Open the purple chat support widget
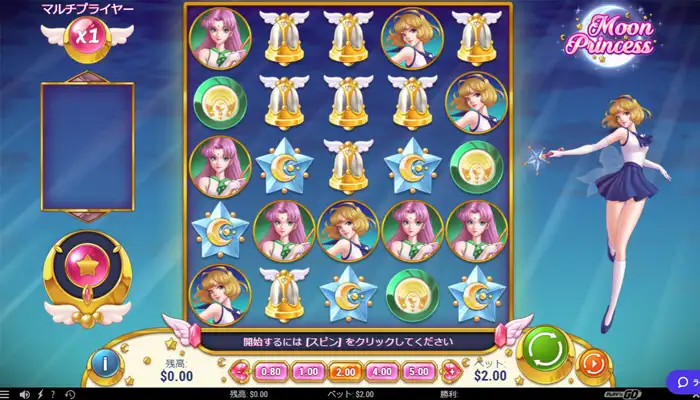700x400 pixels. point(684,382)
